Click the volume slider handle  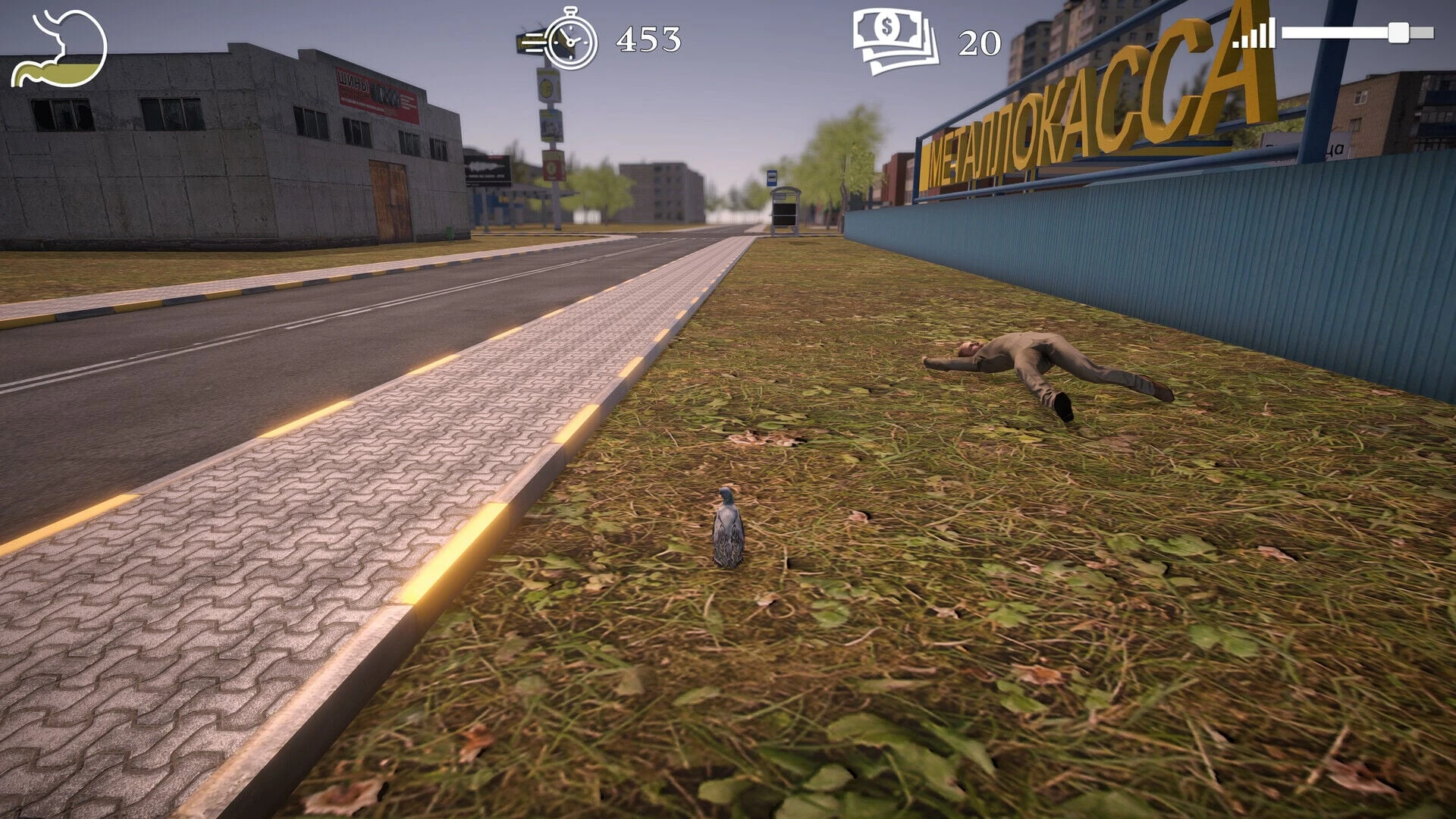(1398, 33)
